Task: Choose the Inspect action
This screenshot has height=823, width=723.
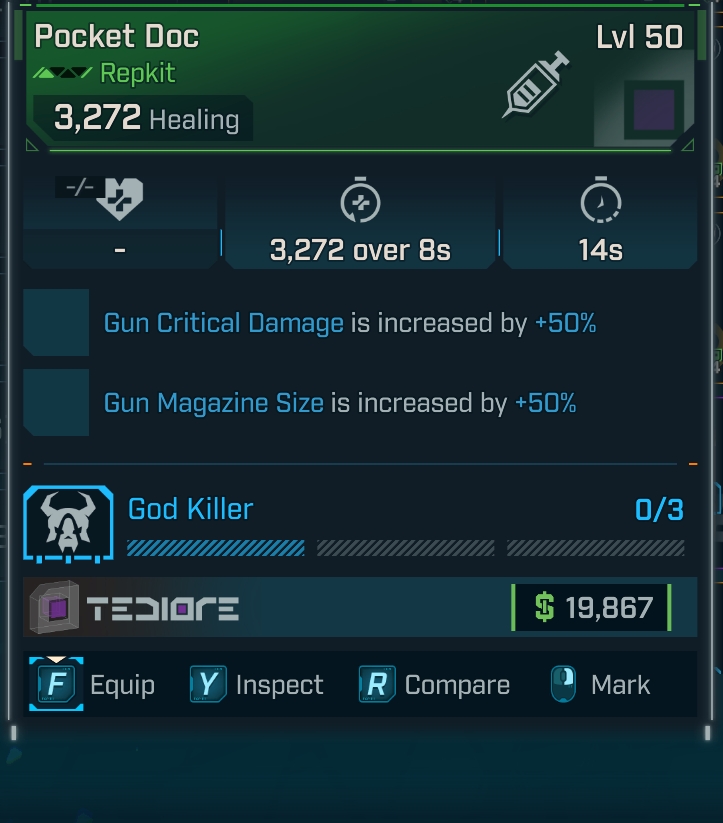Action: (x=257, y=685)
